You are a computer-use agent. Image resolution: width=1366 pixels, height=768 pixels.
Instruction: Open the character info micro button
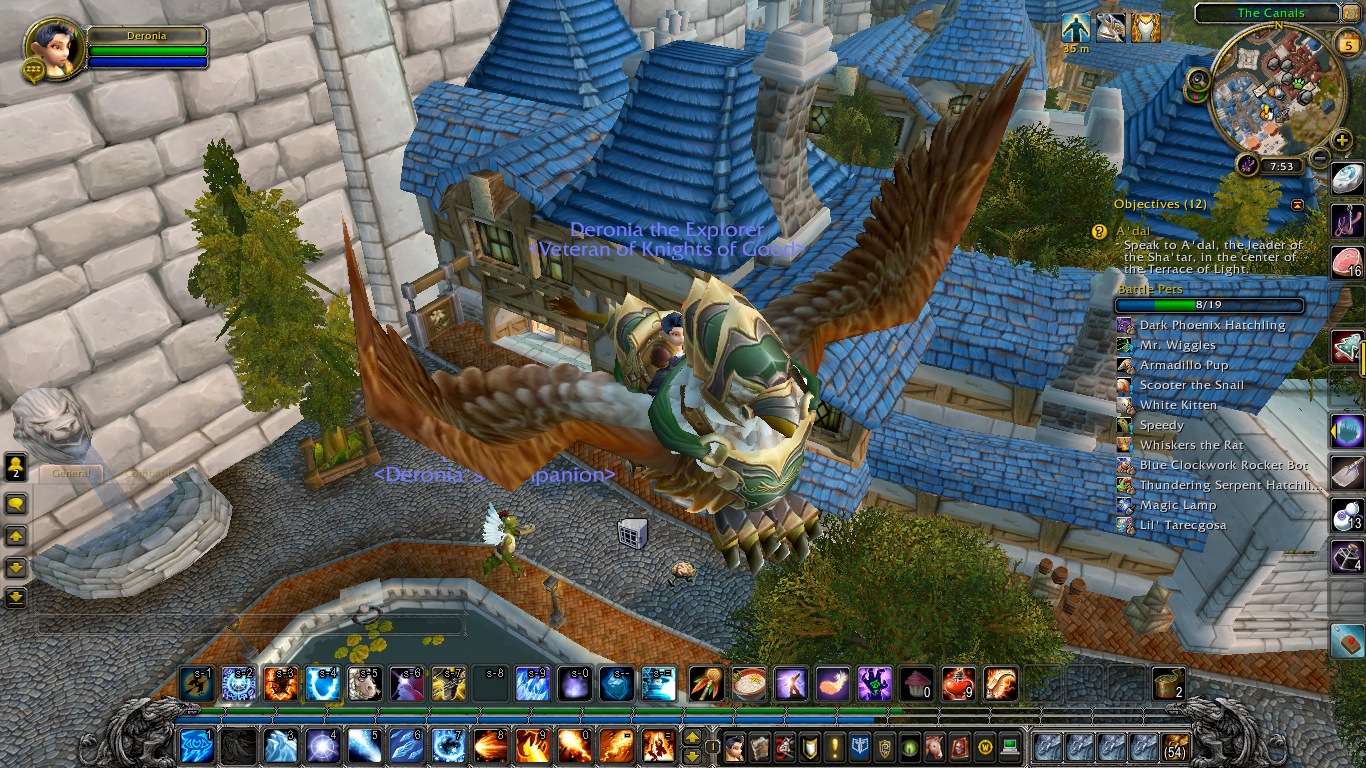pyautogui.click(x=736, y=747)
